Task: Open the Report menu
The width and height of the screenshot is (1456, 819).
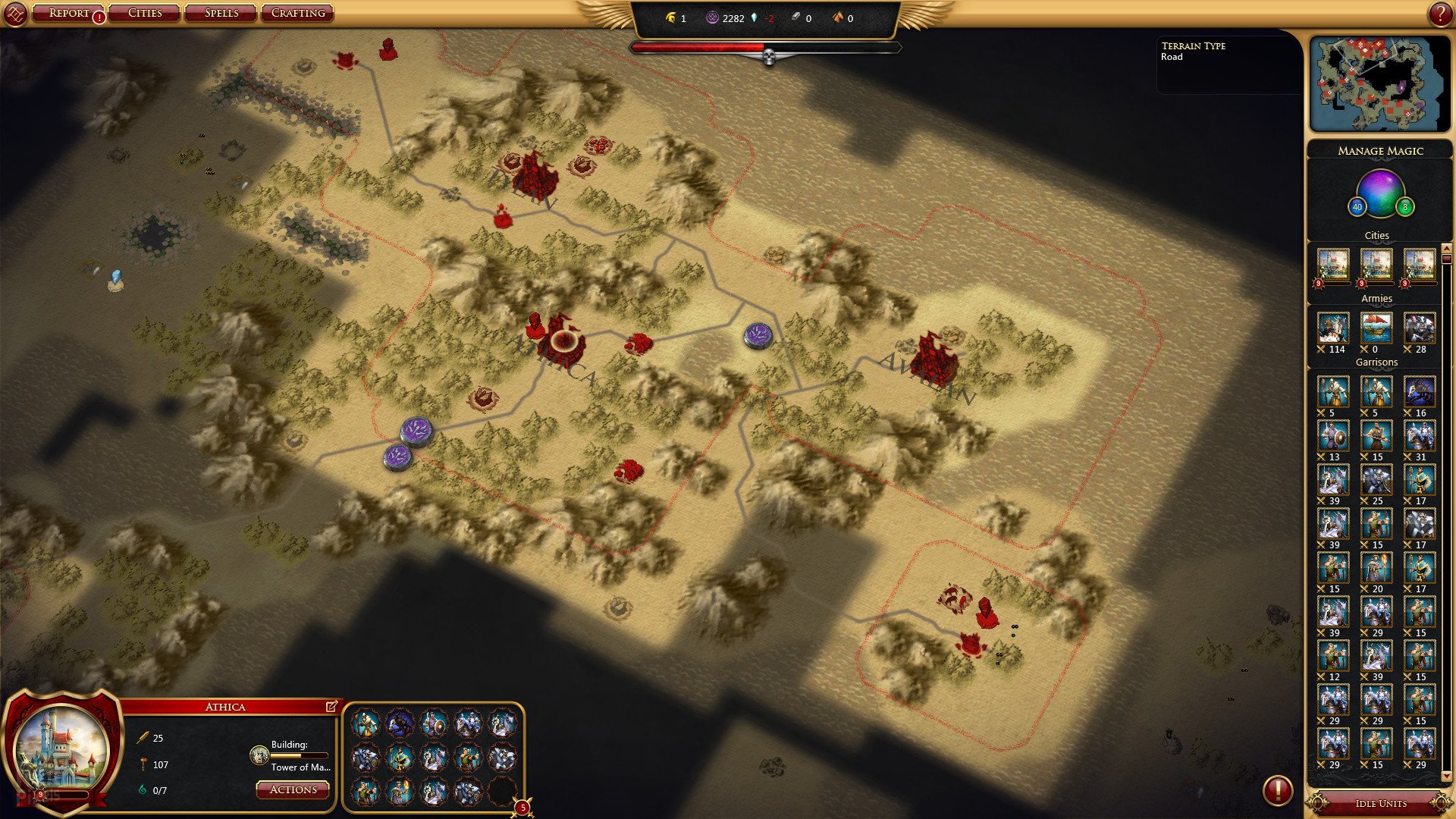Action: [69, 13]
